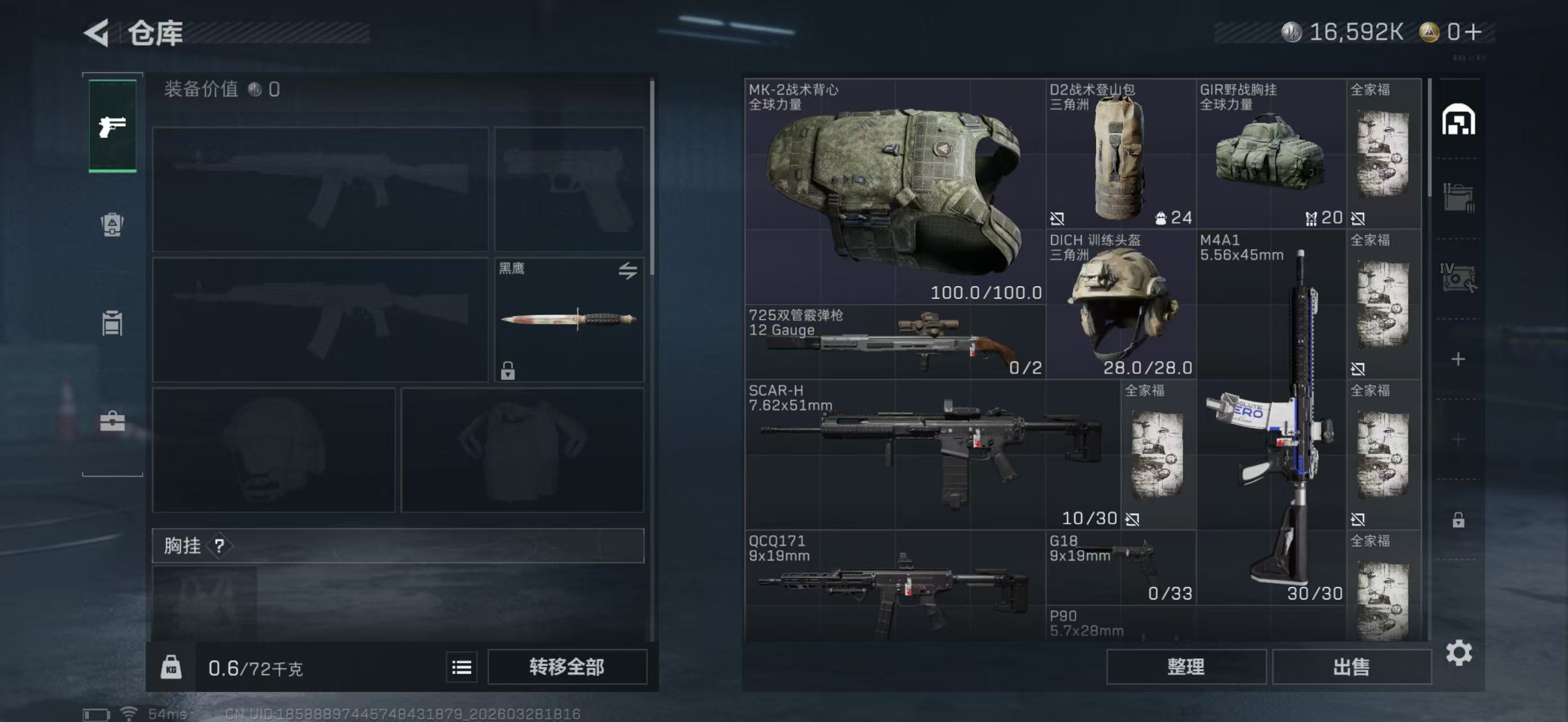
Task: Choose the QCQ171 submachine gun
Action: 895,587
